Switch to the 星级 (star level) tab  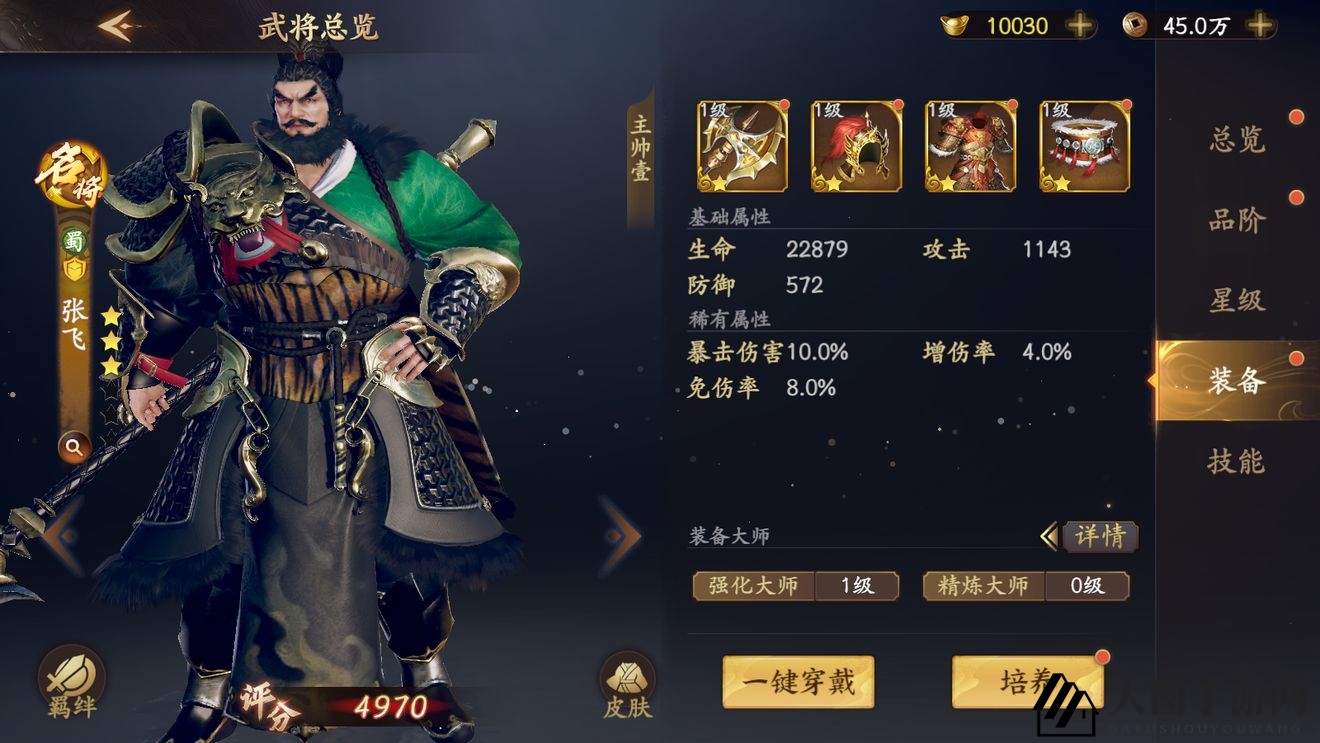[x=1236, y=301]
